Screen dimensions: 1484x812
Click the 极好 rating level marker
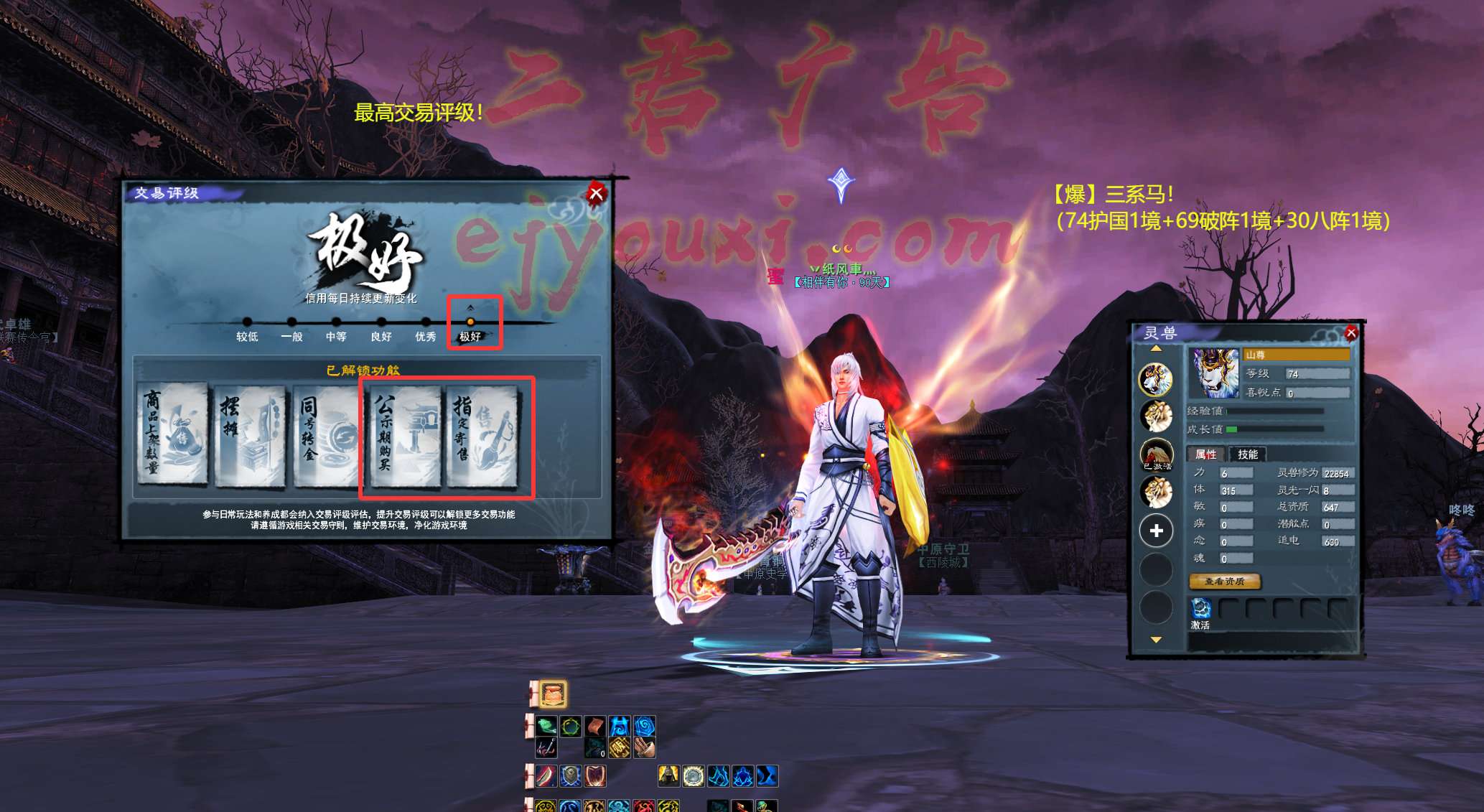470,322
